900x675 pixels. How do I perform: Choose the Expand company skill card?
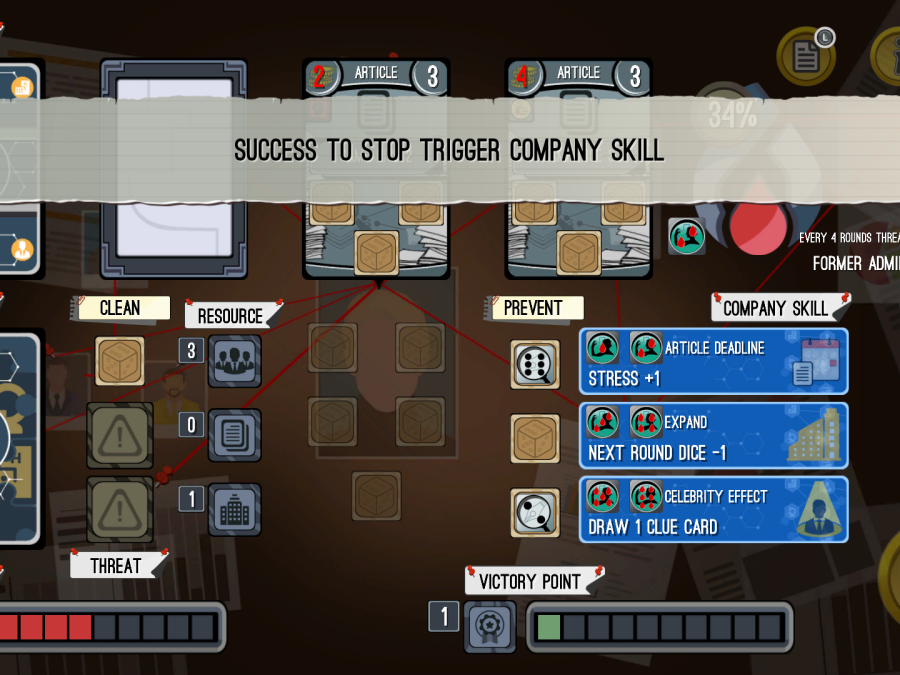pos(713,435)
